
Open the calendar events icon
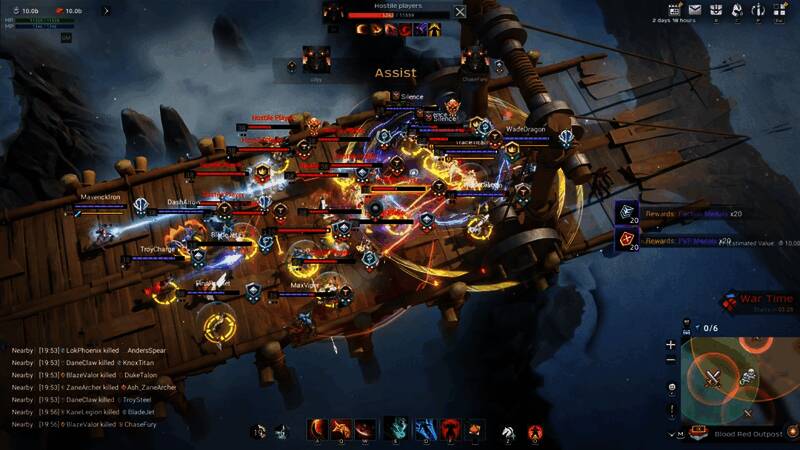coord(674,10)
